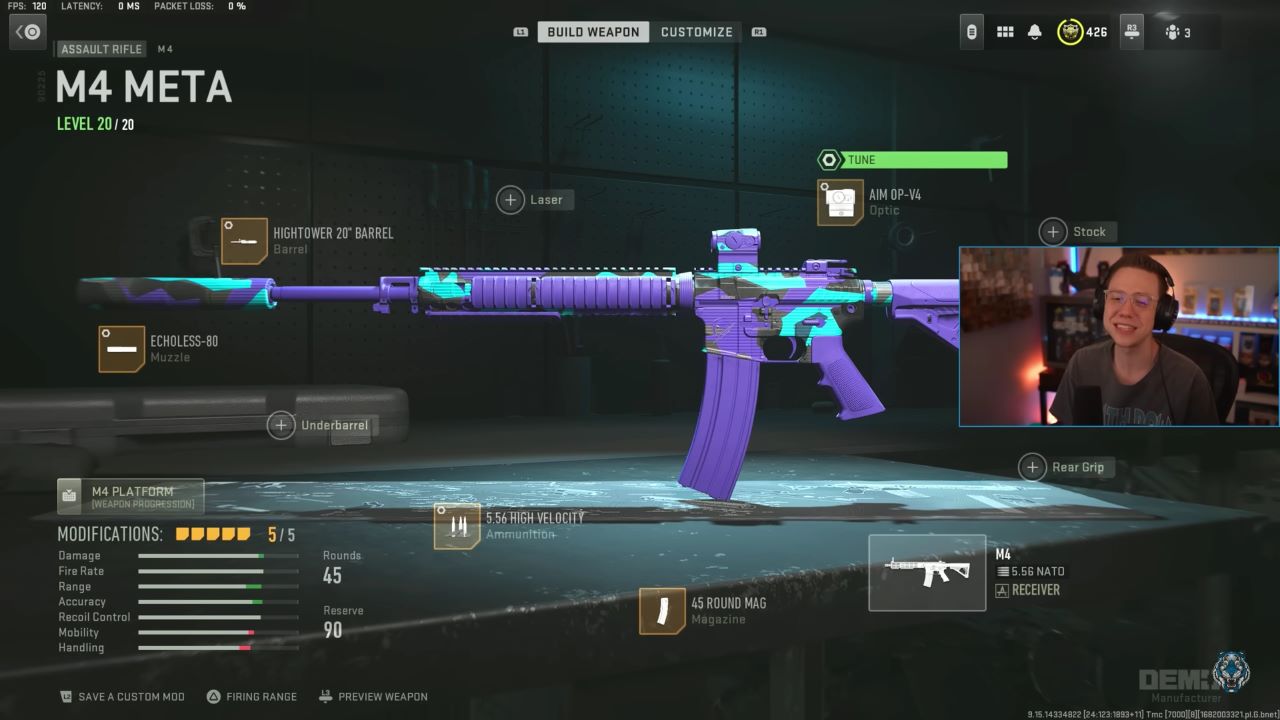Viewport: 1280px width, 720px height.
Task: Open the grid menu in the top bar
Action: click(1004, 31)
